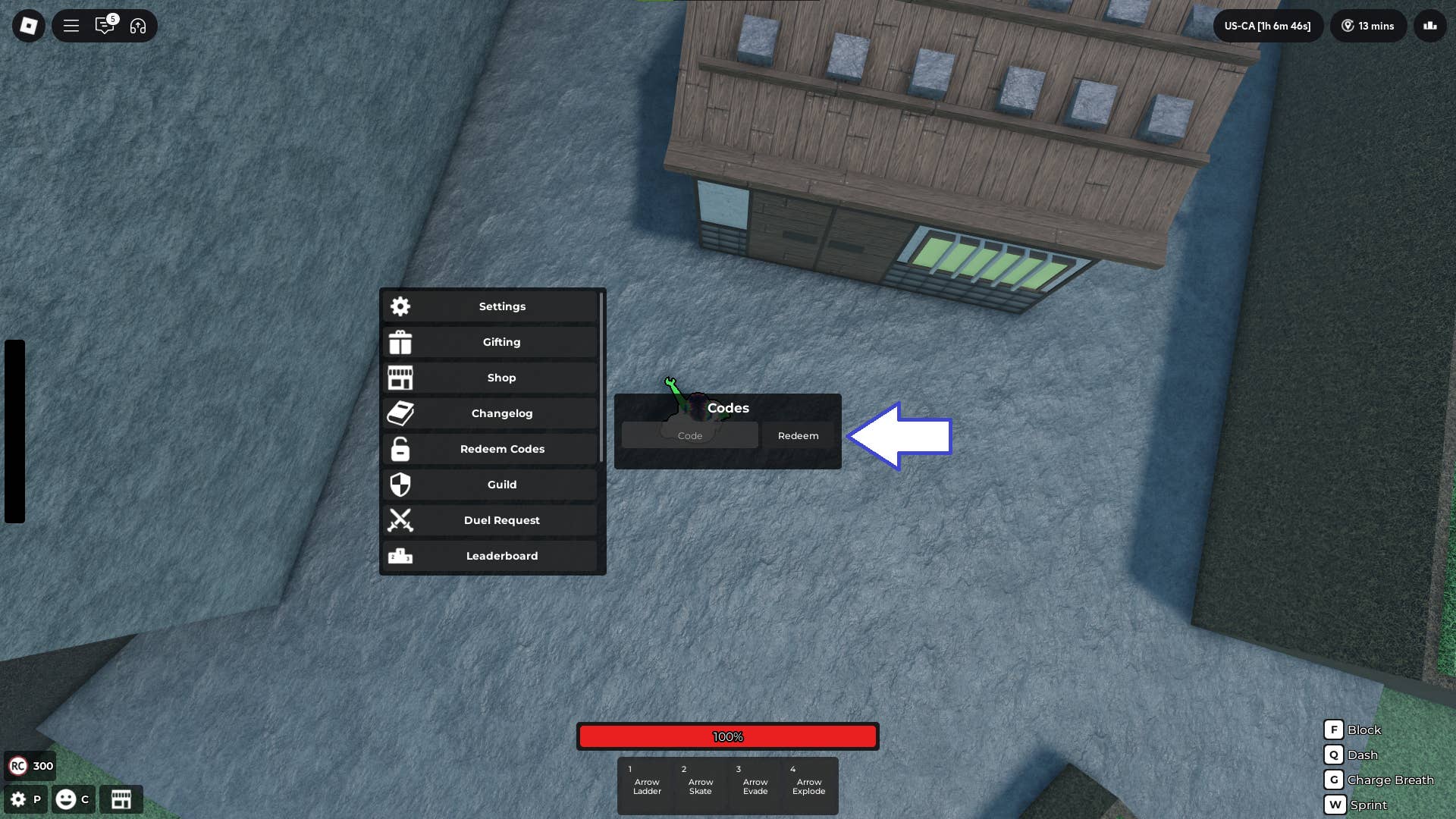Click the Shop storefront icon in the menu
This screenshot has height=819, width=1456.
(x=400, y=378)
